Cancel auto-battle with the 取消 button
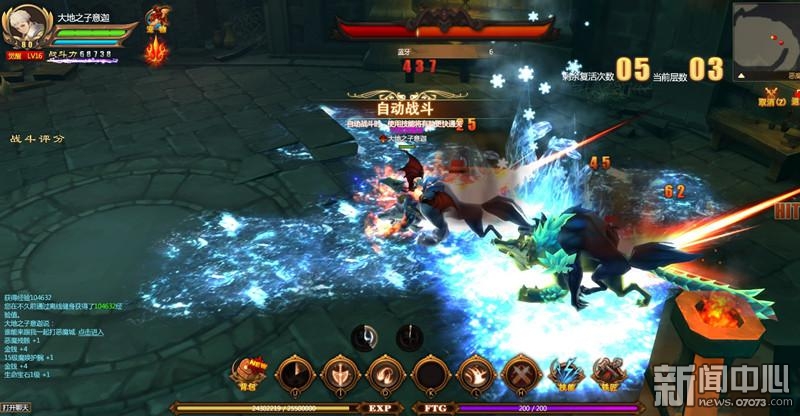 click(x=768, y=98)
